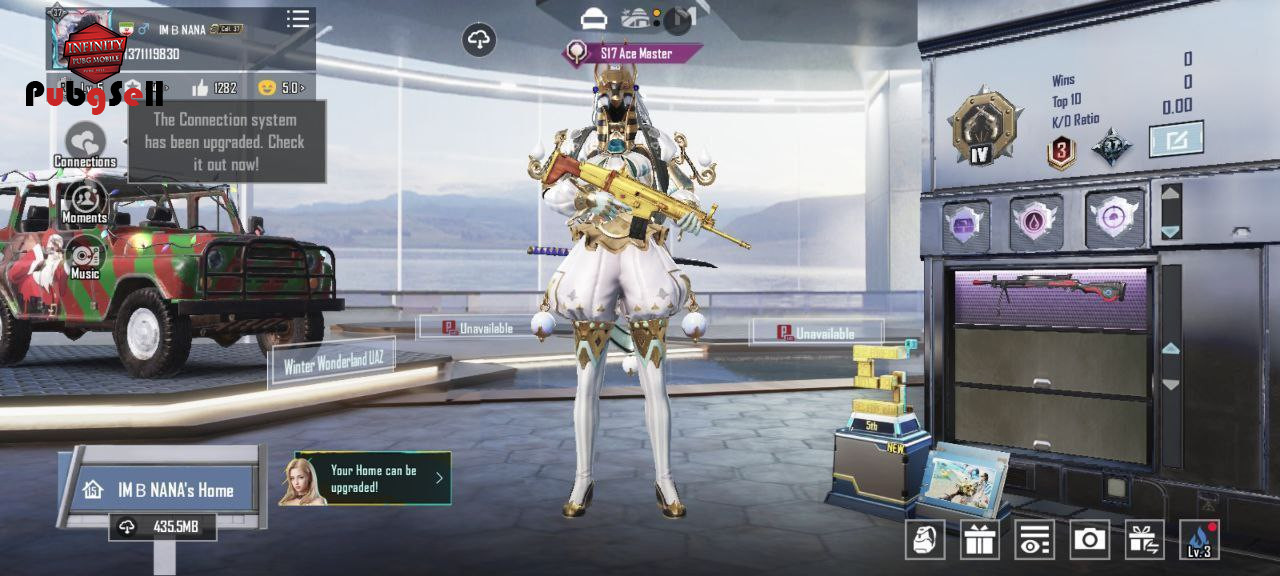1280x576 pixels.
Task: Select the Winter Wonderland UAZ label
Action: point(333,364)
